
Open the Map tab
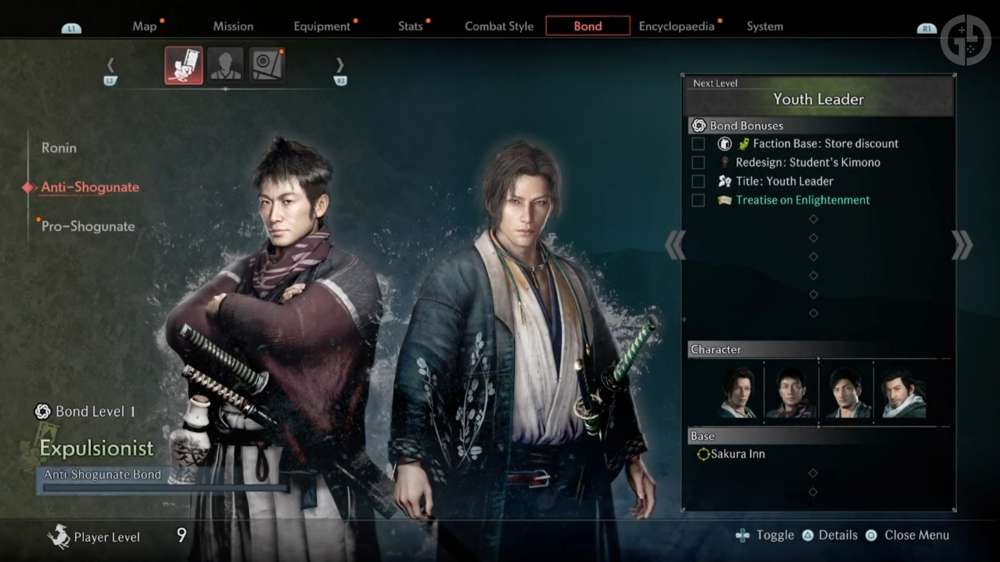click(x=145, y=26)
